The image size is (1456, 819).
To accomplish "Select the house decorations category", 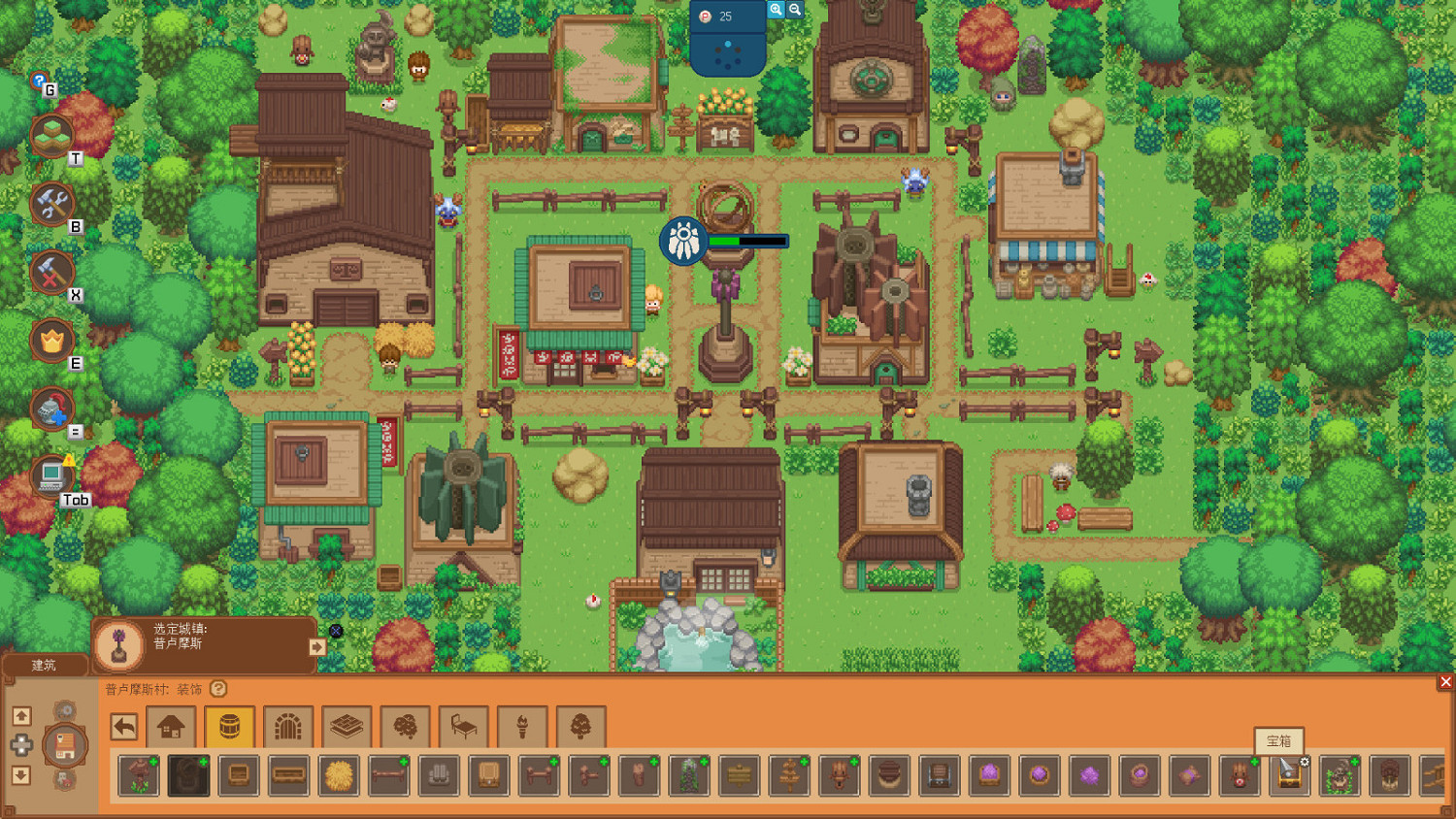I will click(172, 725).
